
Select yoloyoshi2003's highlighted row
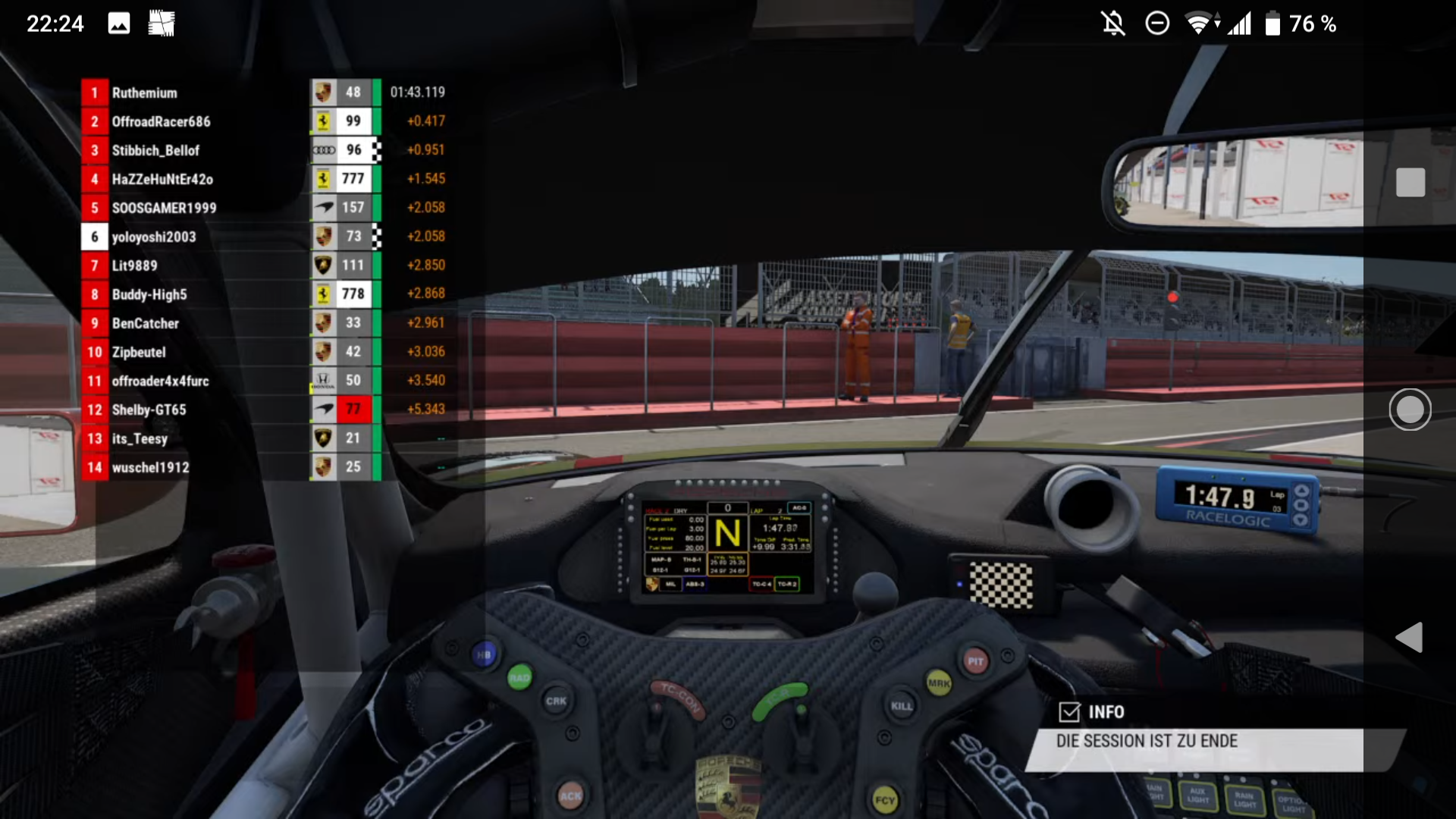154,237
